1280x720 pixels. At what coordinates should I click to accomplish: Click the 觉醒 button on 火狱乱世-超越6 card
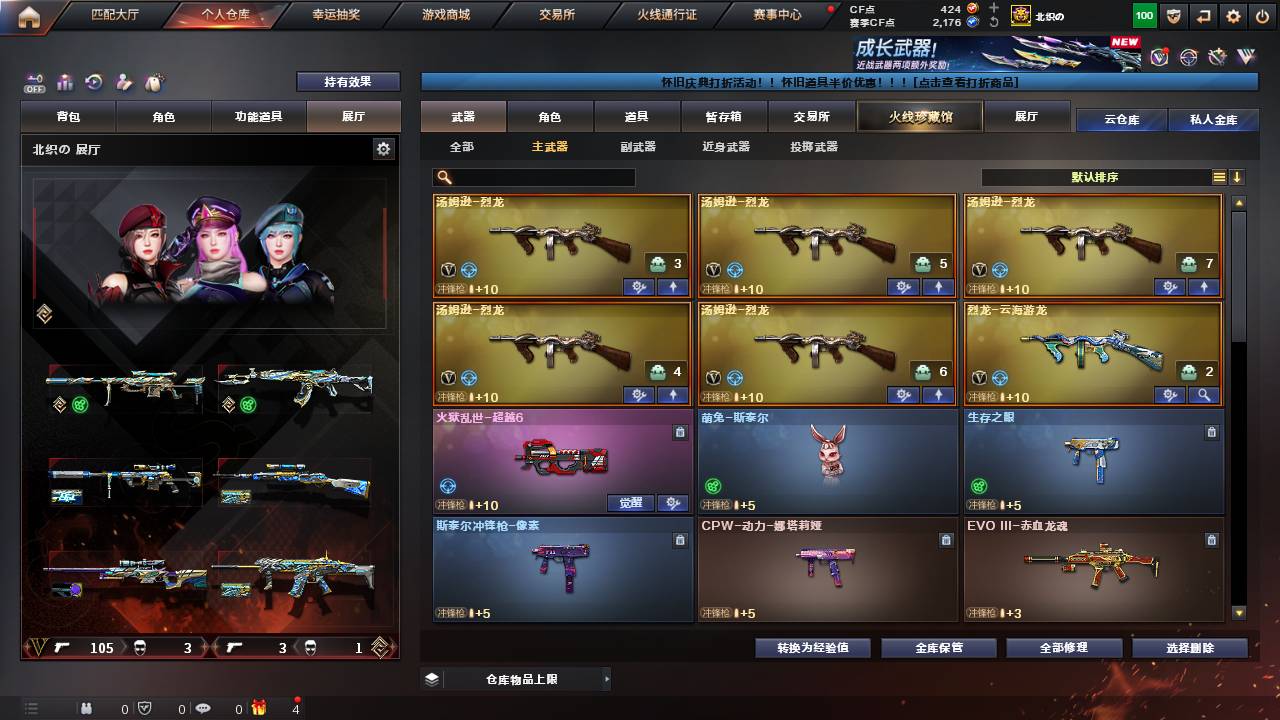click(631, 503)
